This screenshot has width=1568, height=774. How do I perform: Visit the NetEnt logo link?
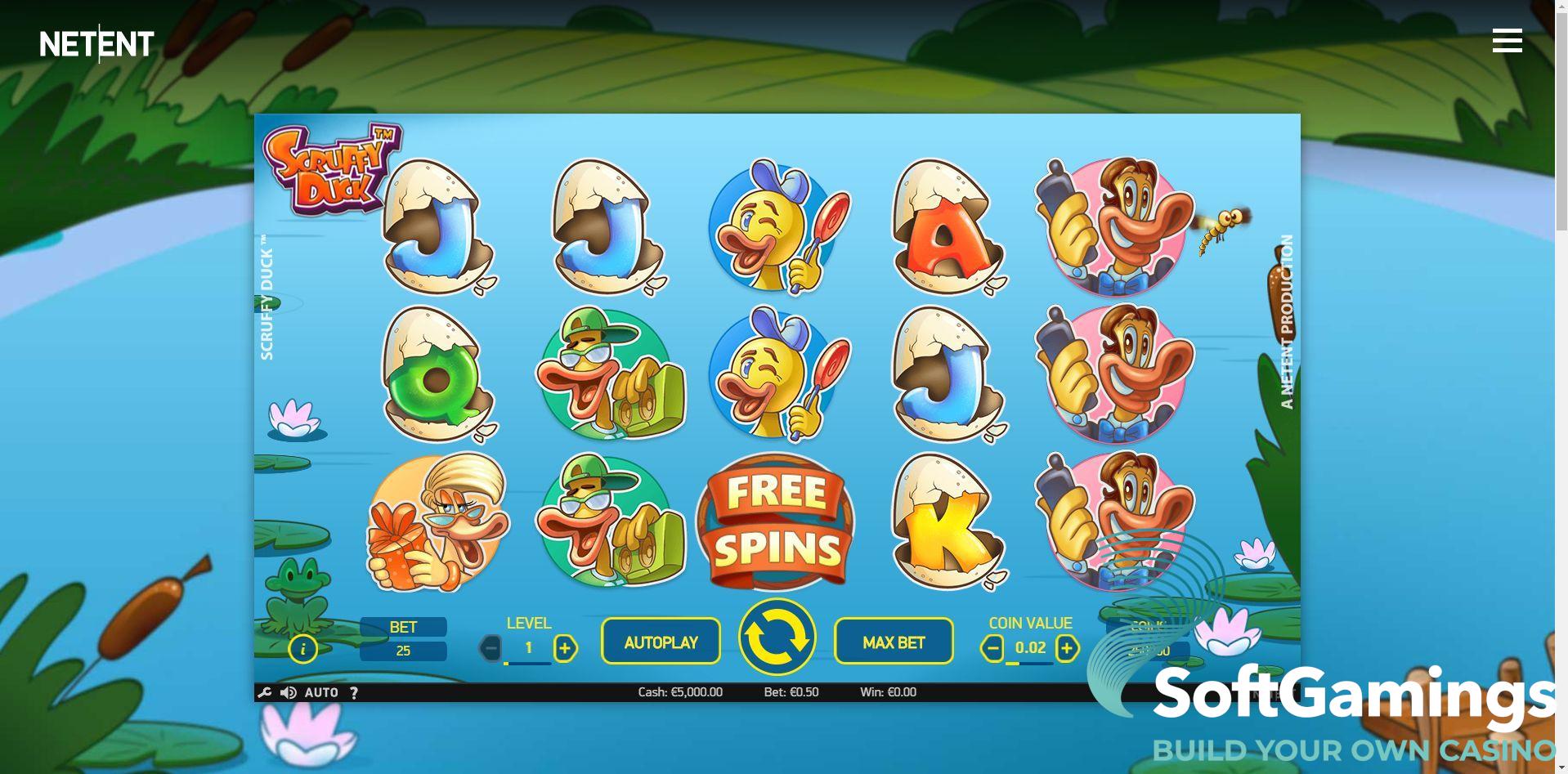click(97, 44)
